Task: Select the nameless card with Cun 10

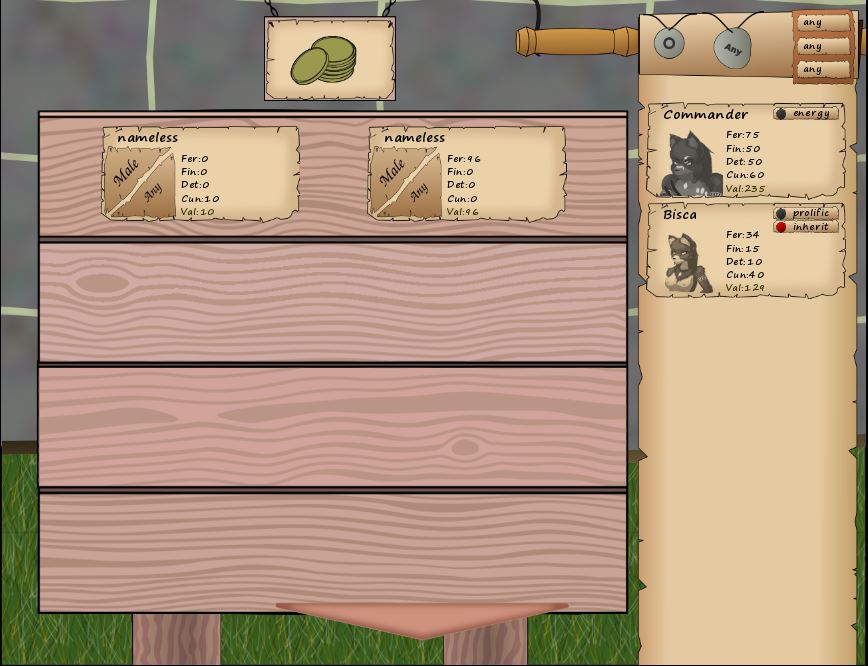Action: (200, 172)
